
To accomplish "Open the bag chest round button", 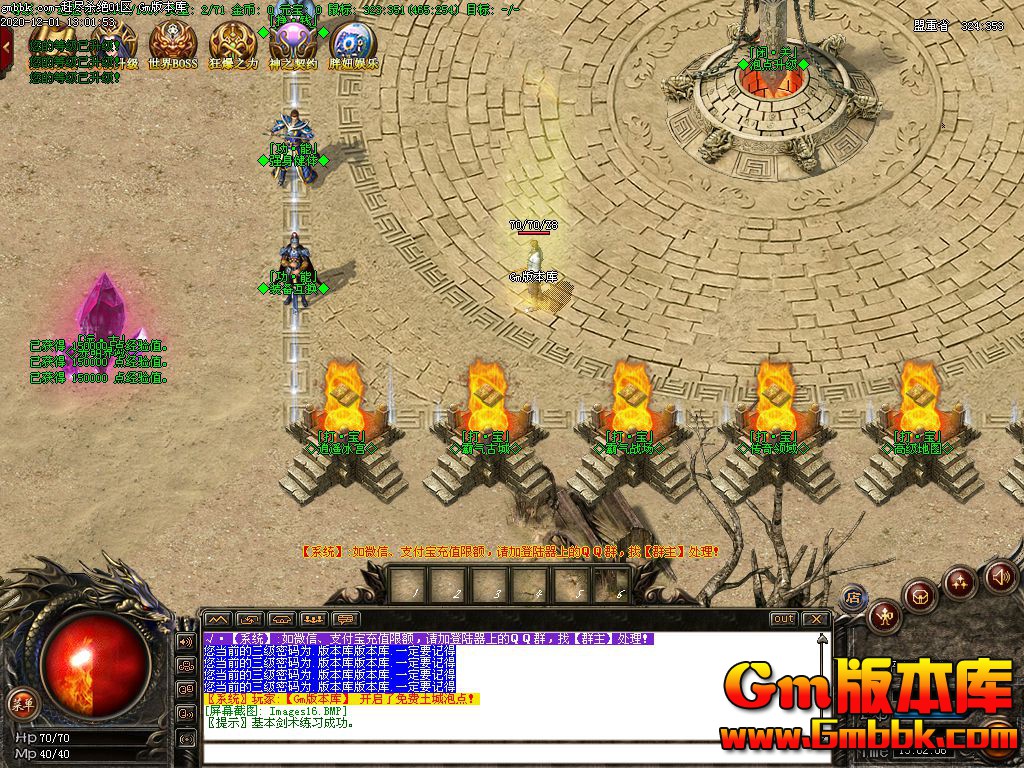I will click(x=920, y=596).
